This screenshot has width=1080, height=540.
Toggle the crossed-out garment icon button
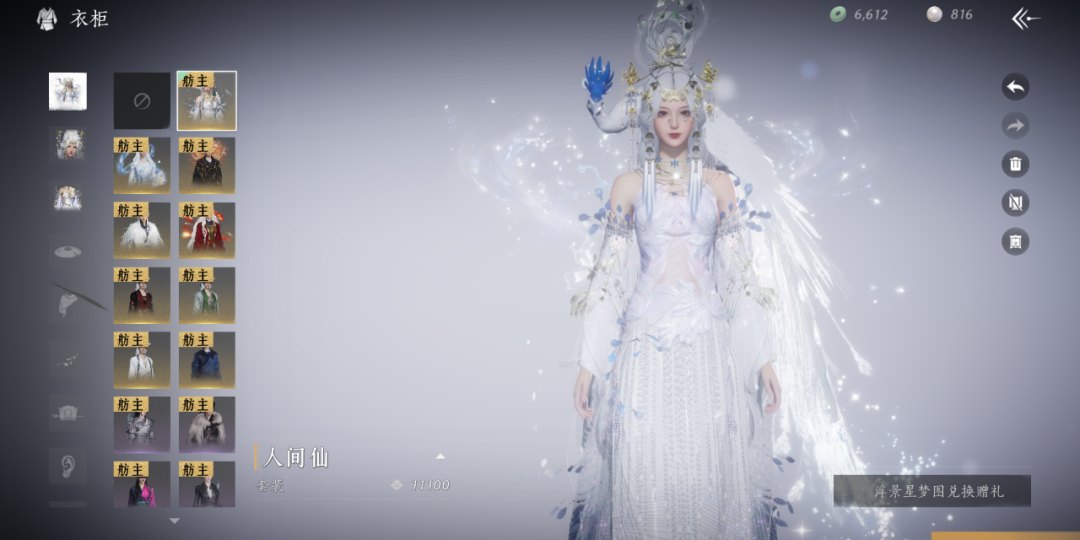coord(1015,203)
